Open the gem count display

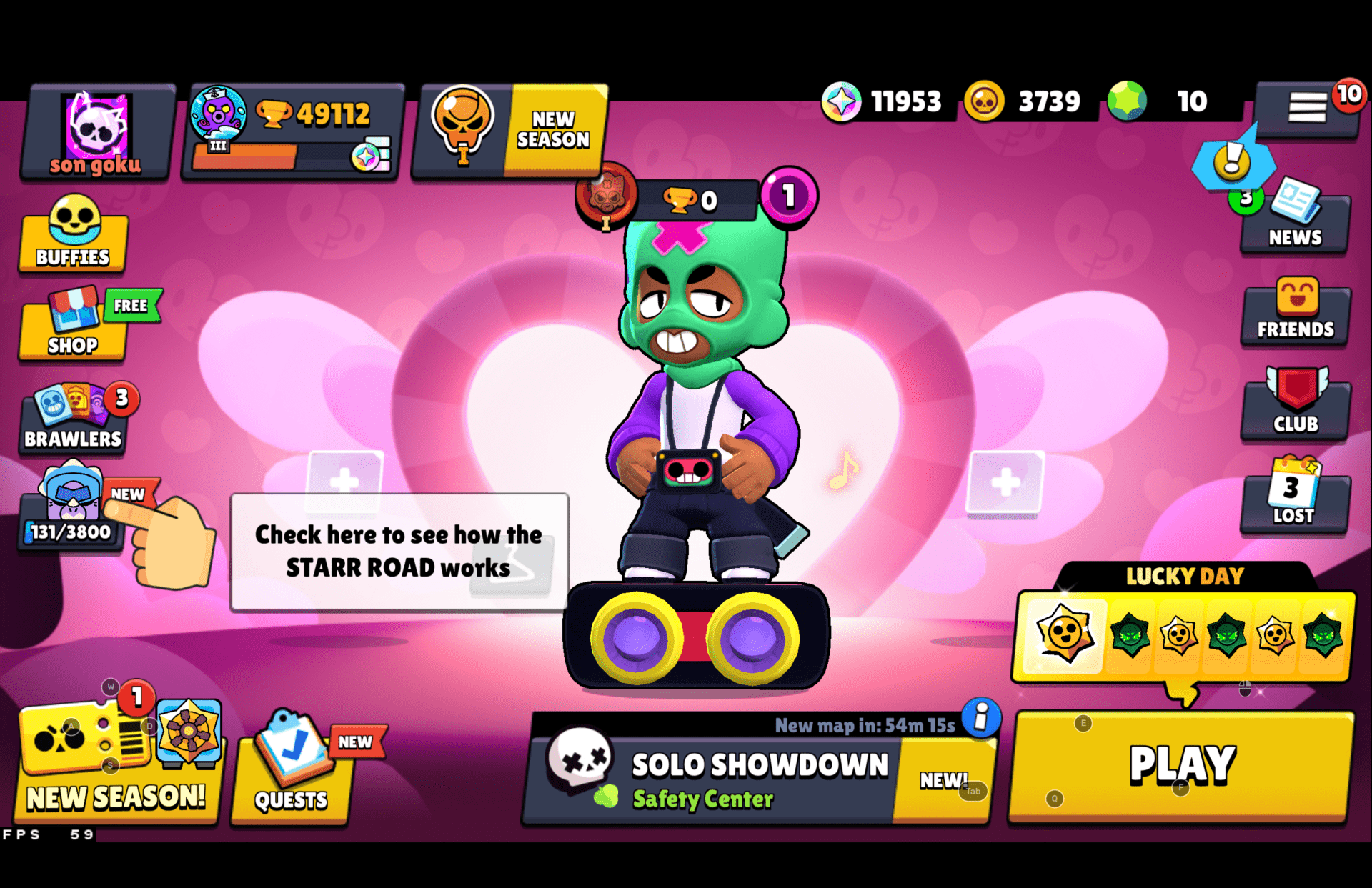point(1158,101)
